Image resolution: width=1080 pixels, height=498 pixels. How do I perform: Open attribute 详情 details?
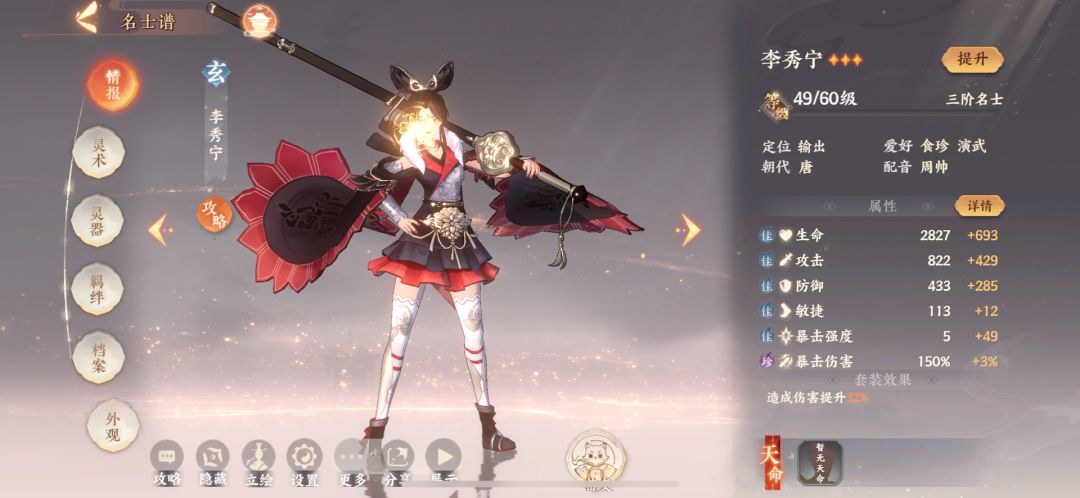click(x=979, y=206)
